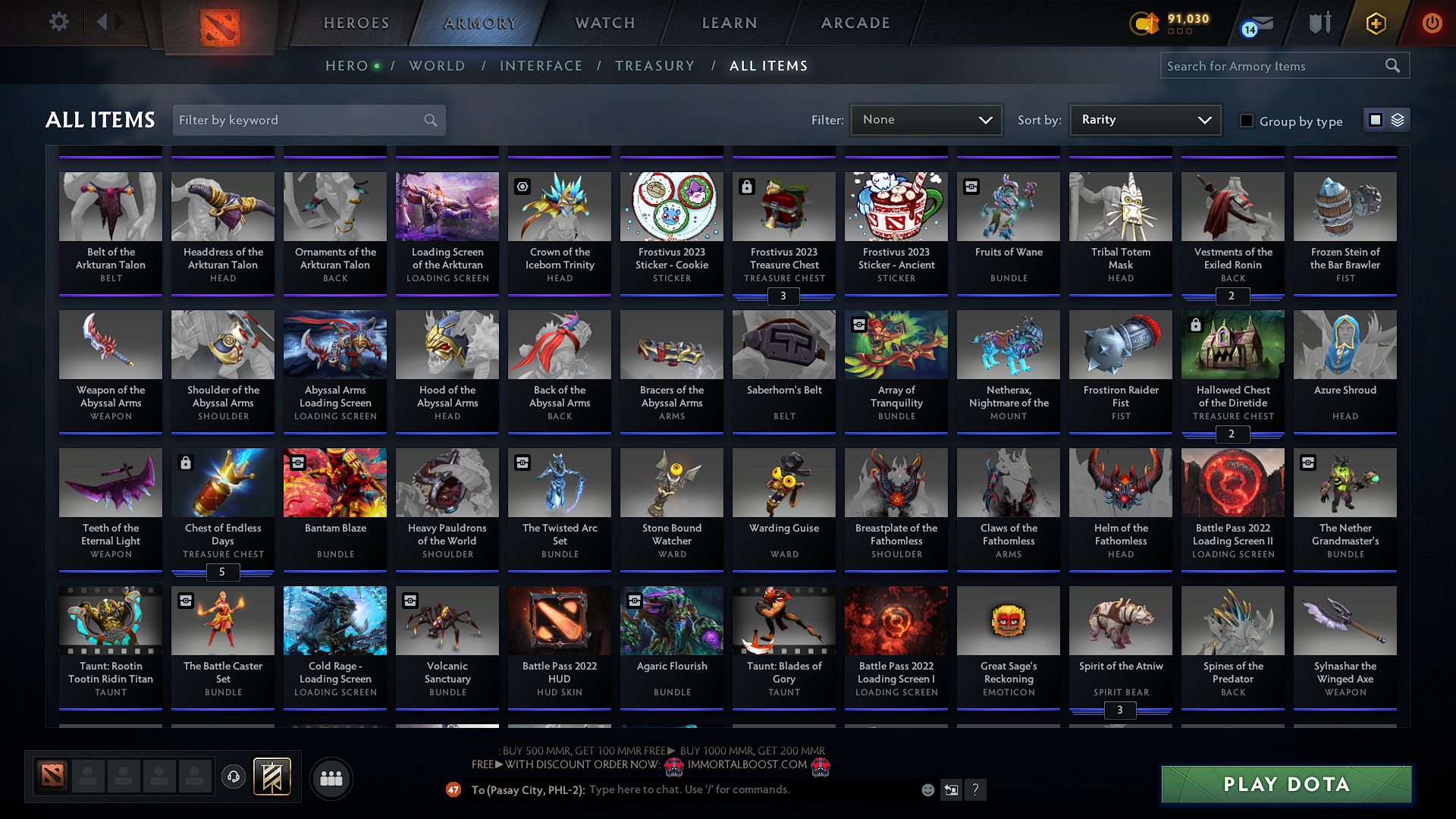
Task: Click the help question mark icon
Action: point(976,789)
